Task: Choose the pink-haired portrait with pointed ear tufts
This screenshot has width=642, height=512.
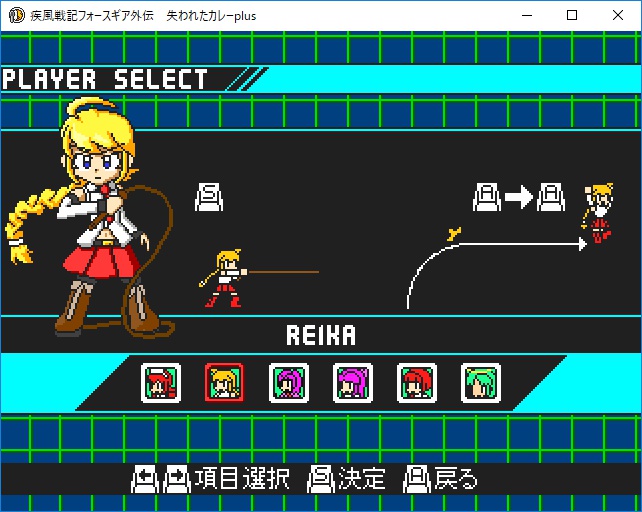Action: 353,382
